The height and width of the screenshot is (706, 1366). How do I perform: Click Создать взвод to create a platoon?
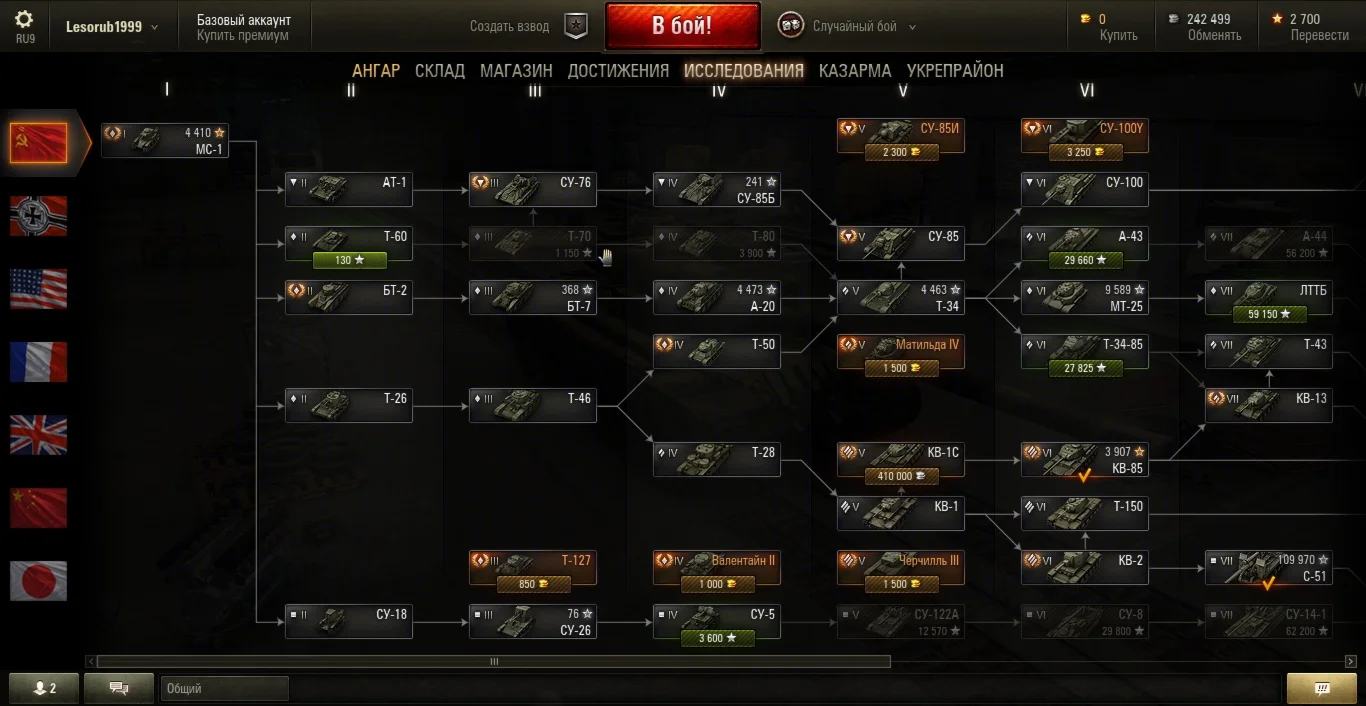[510, 27]
